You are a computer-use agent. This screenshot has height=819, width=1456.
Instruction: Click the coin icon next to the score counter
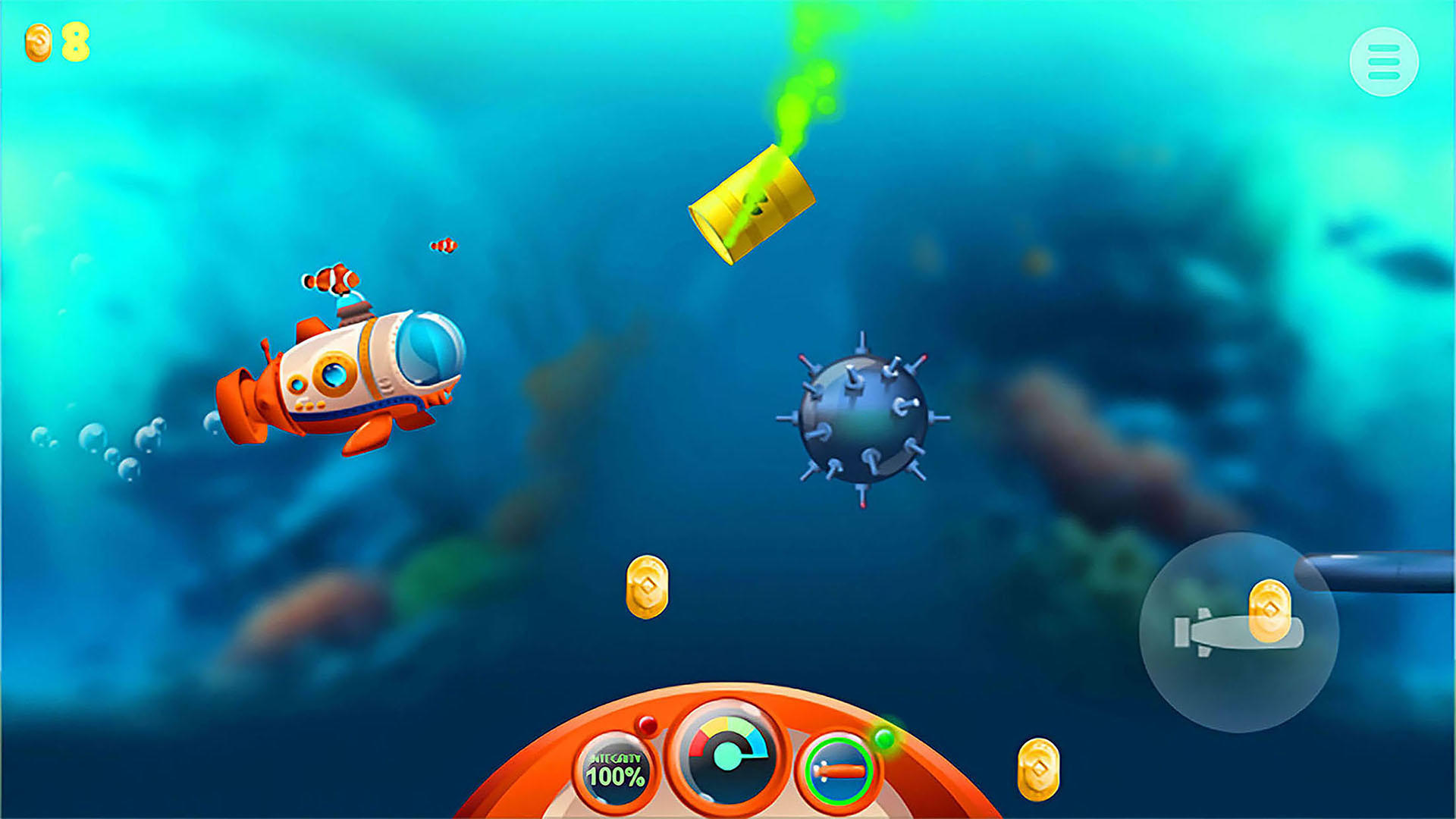pos(37,43)
